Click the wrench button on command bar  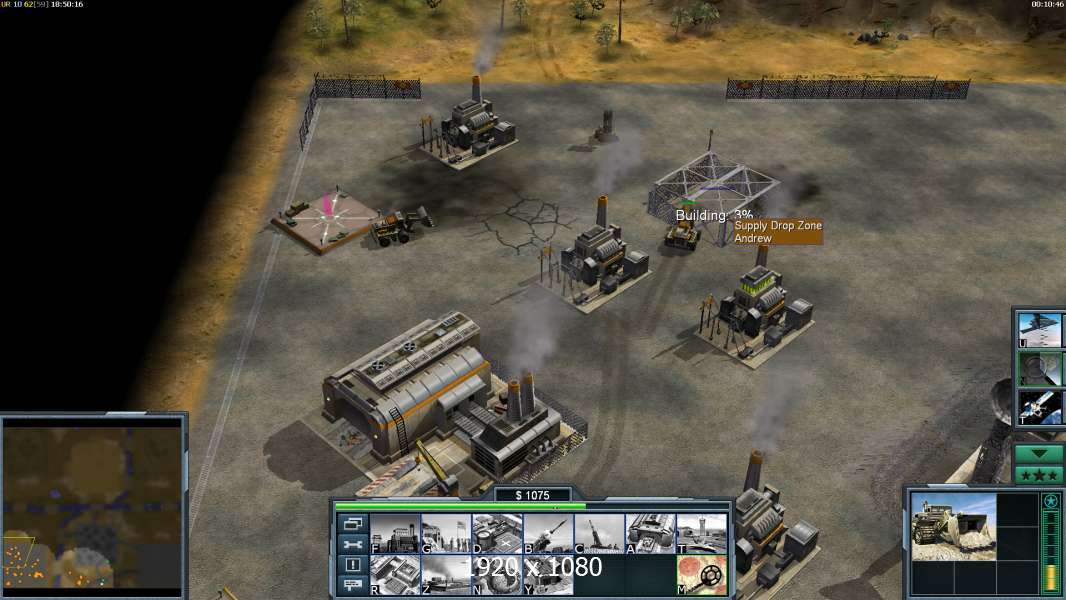point(352,545)
